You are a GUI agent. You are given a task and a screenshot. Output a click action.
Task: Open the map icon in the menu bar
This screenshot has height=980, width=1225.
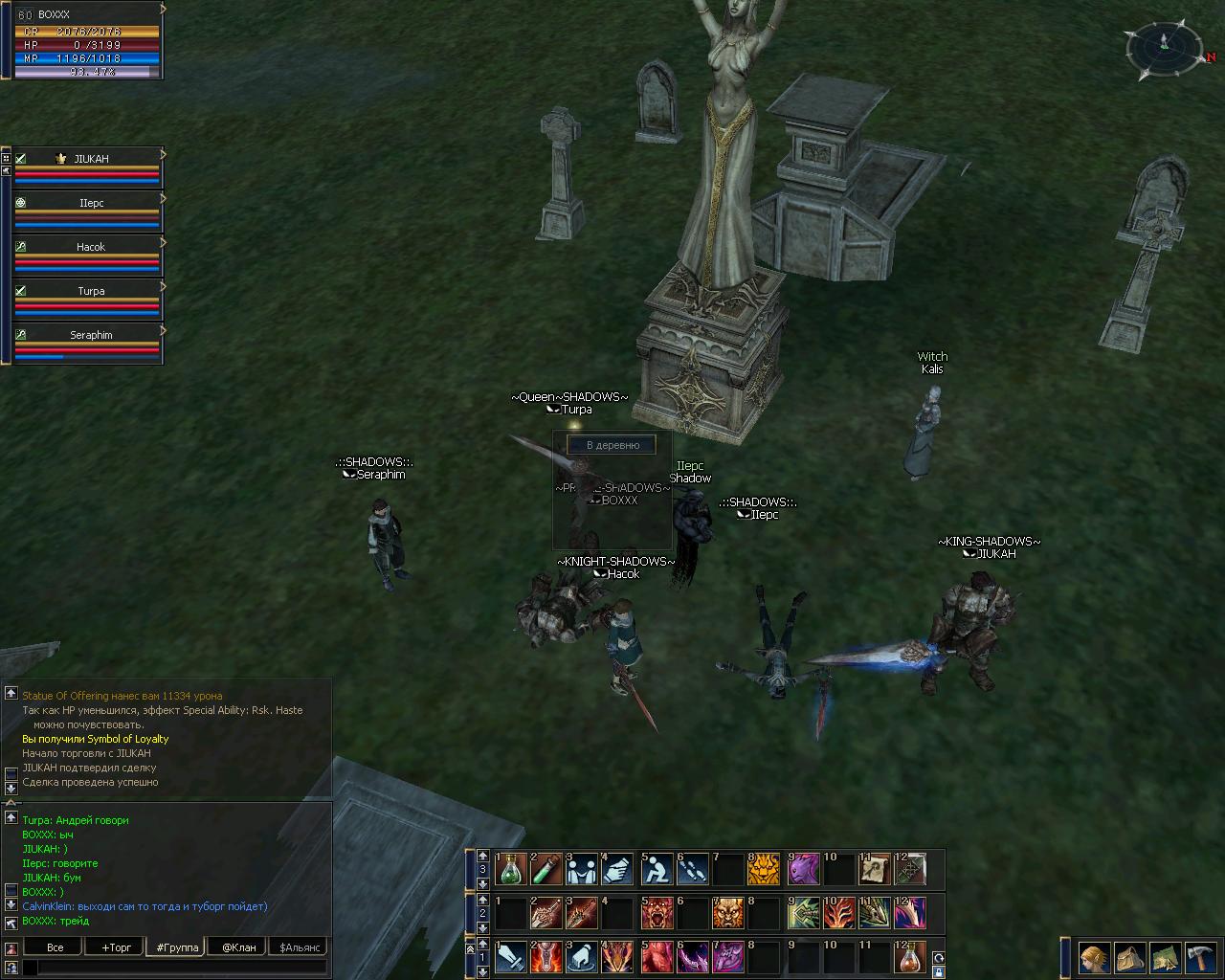1165,957
